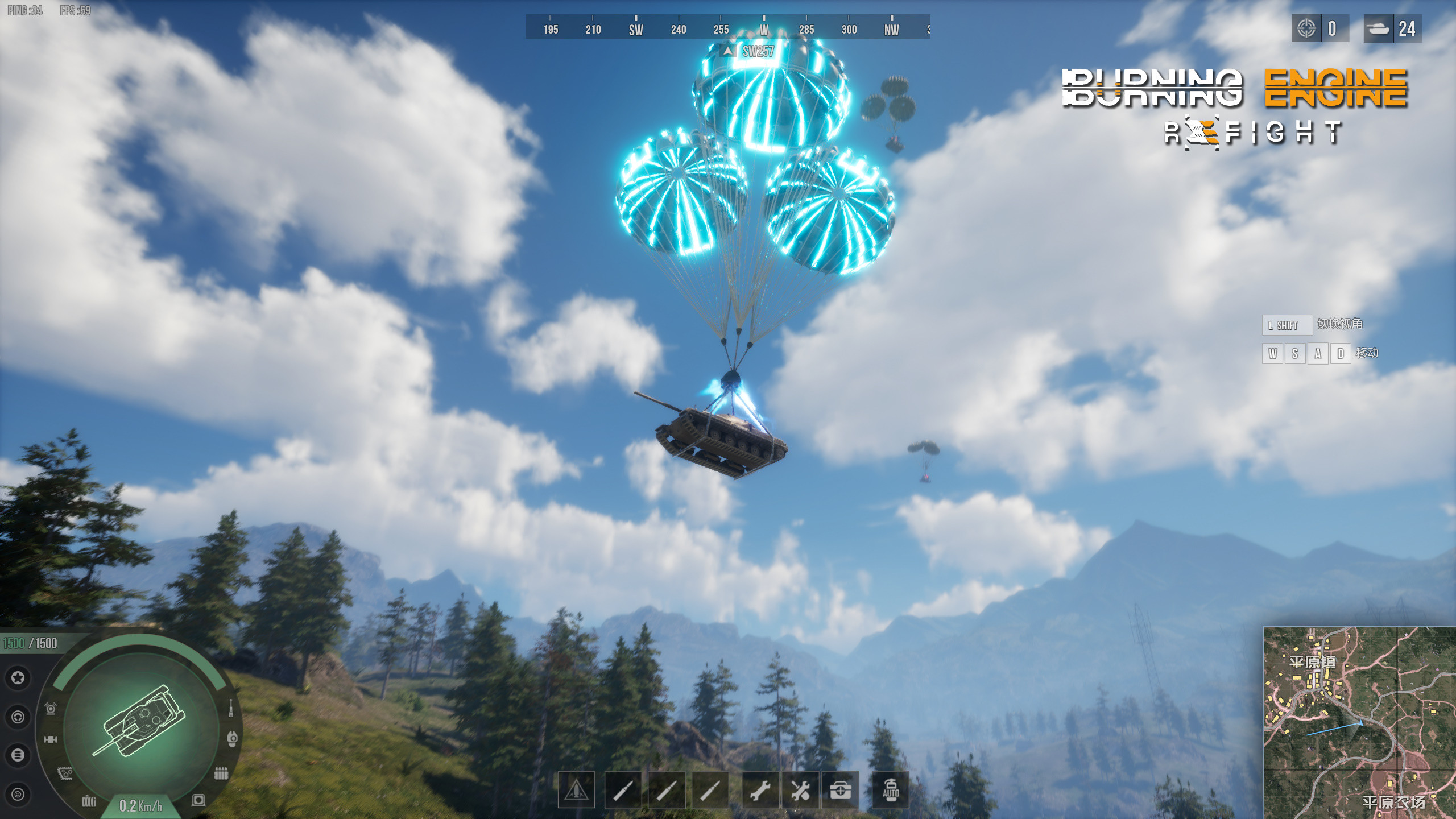Click the L SHIFT view switch key hint
This screenshot has width=1456, height=819.
coord(1287,325)
